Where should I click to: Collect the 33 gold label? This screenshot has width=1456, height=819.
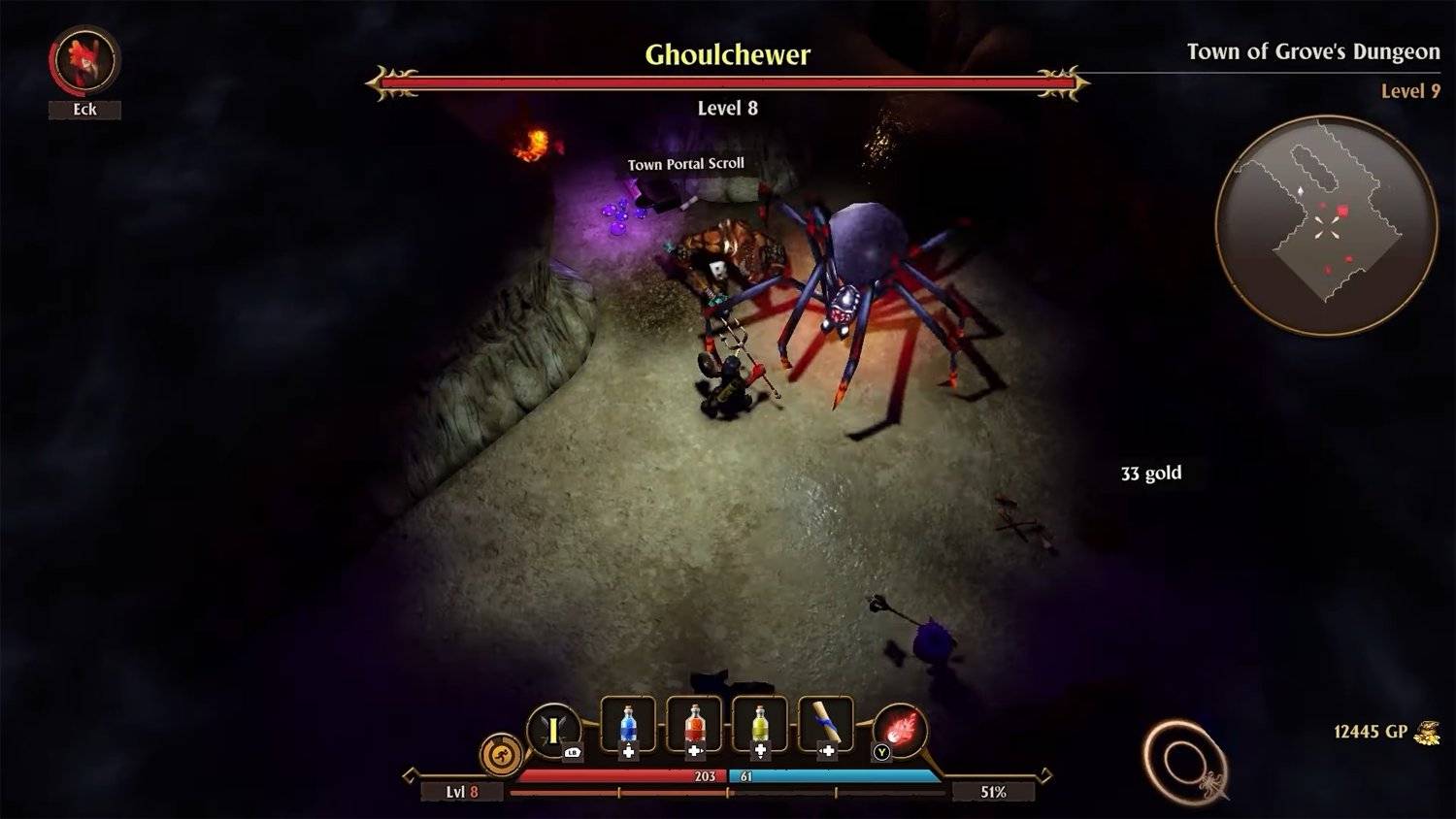(x=1151, y=474)
